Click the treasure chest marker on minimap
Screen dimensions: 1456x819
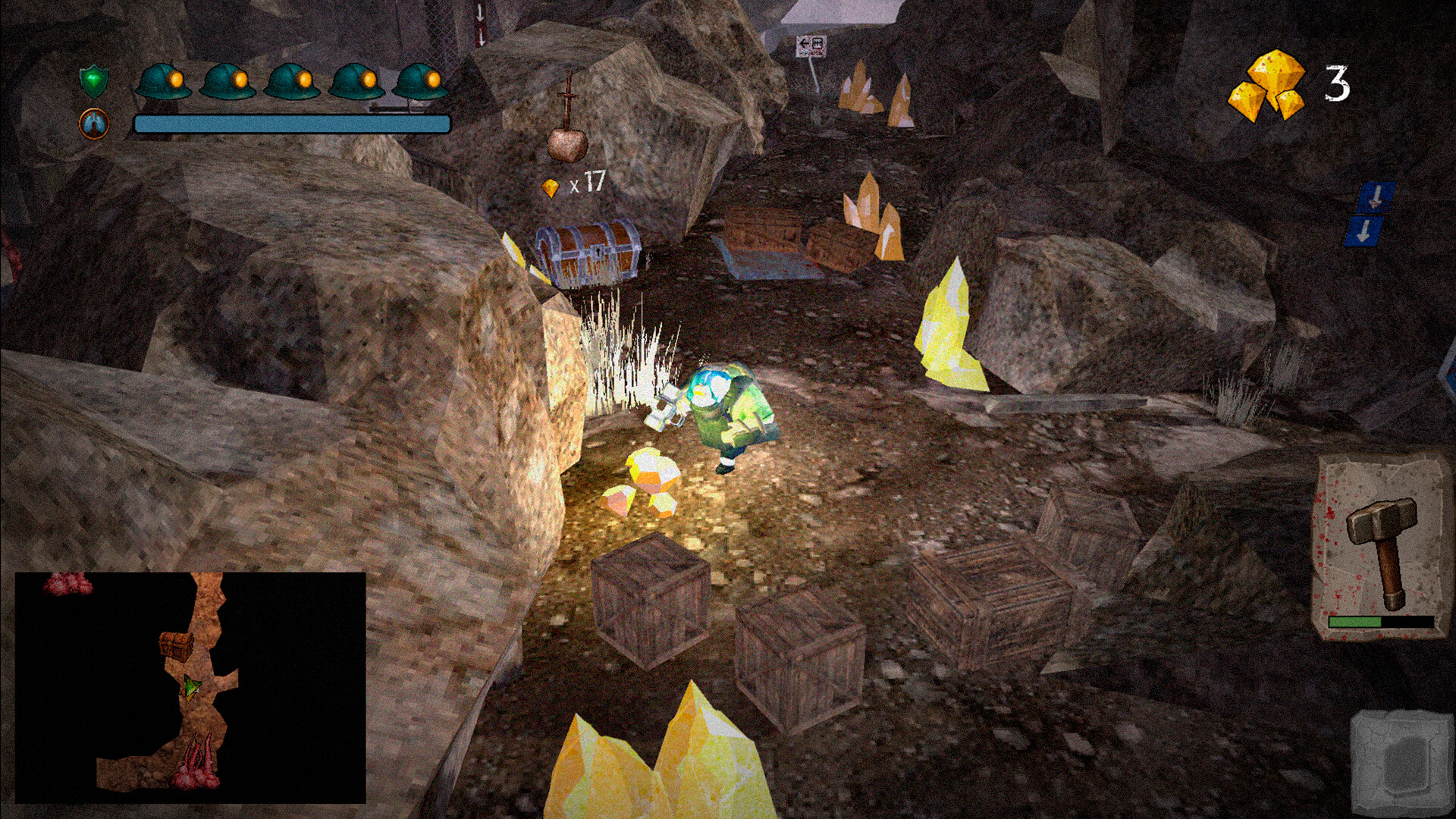176,646
